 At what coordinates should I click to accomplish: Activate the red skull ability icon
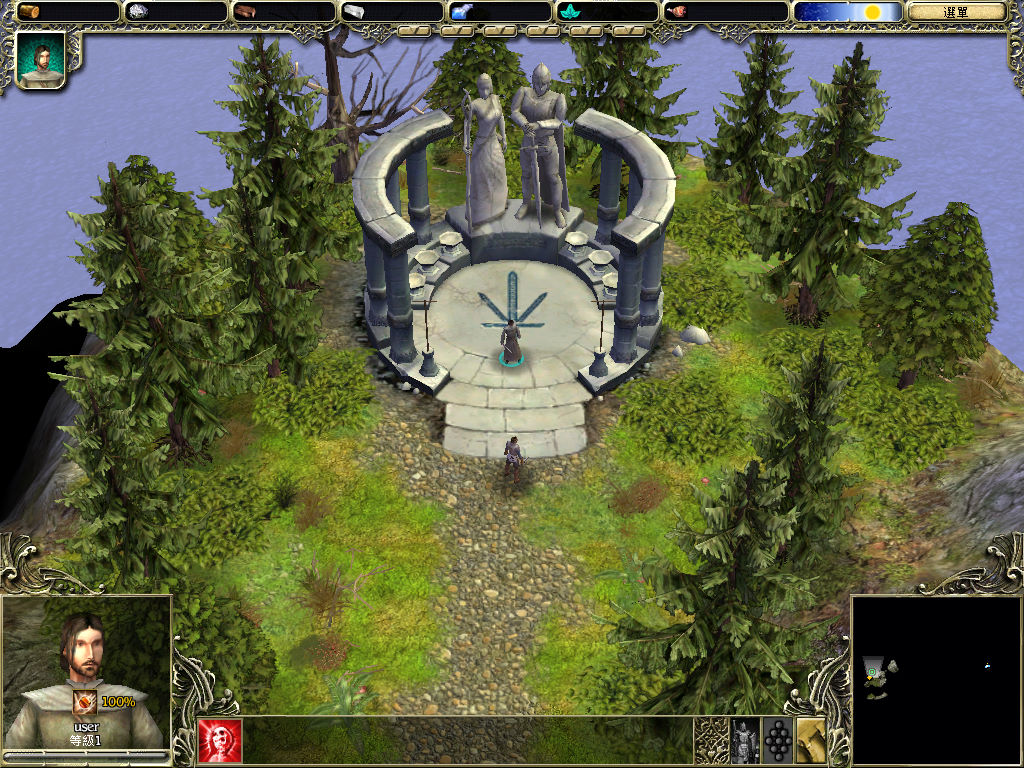pyautogui.click(x=220, y=741)
